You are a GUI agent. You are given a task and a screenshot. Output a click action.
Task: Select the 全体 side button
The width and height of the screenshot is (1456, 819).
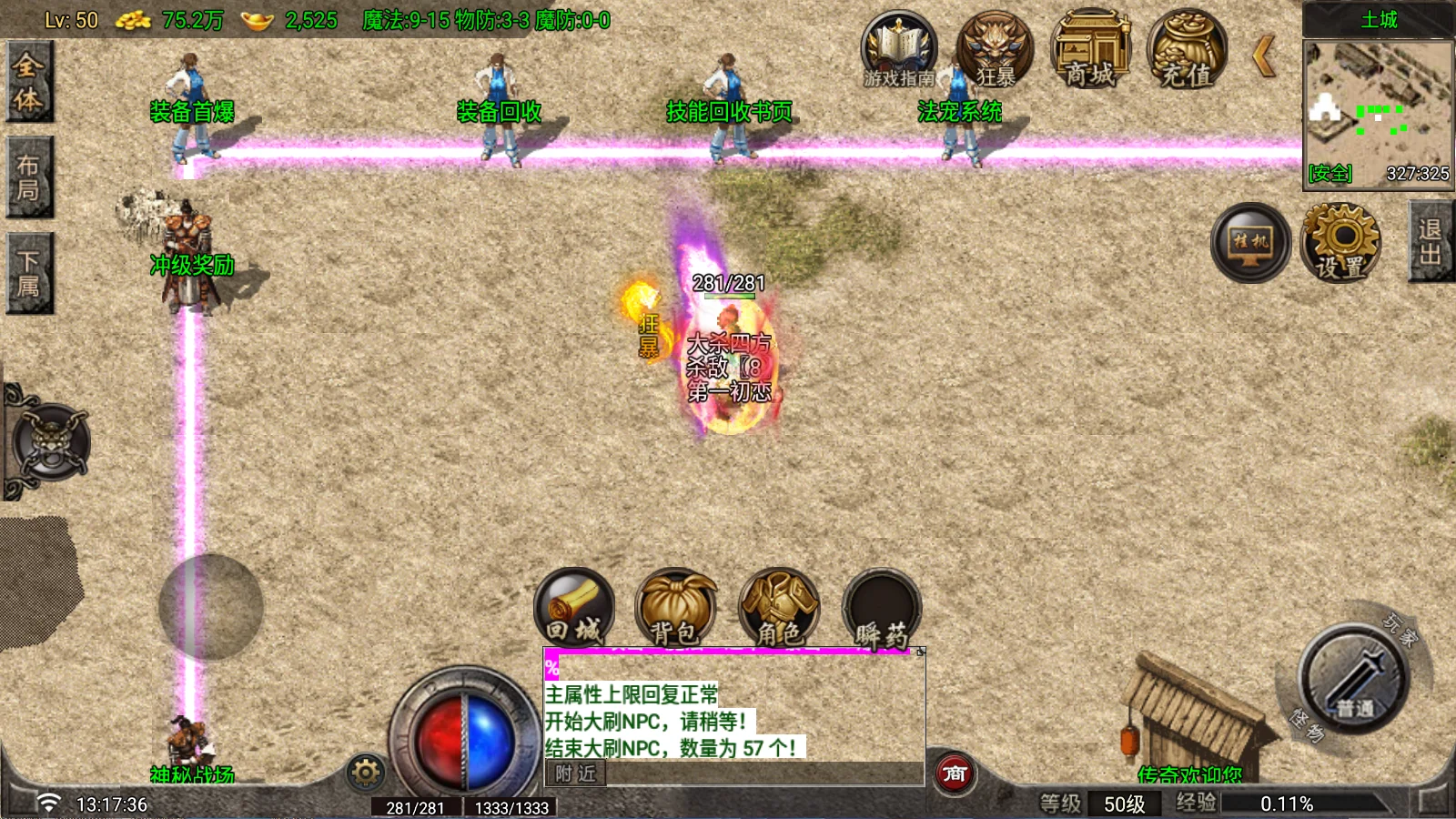pyautogui.click(x=28, y=81)
